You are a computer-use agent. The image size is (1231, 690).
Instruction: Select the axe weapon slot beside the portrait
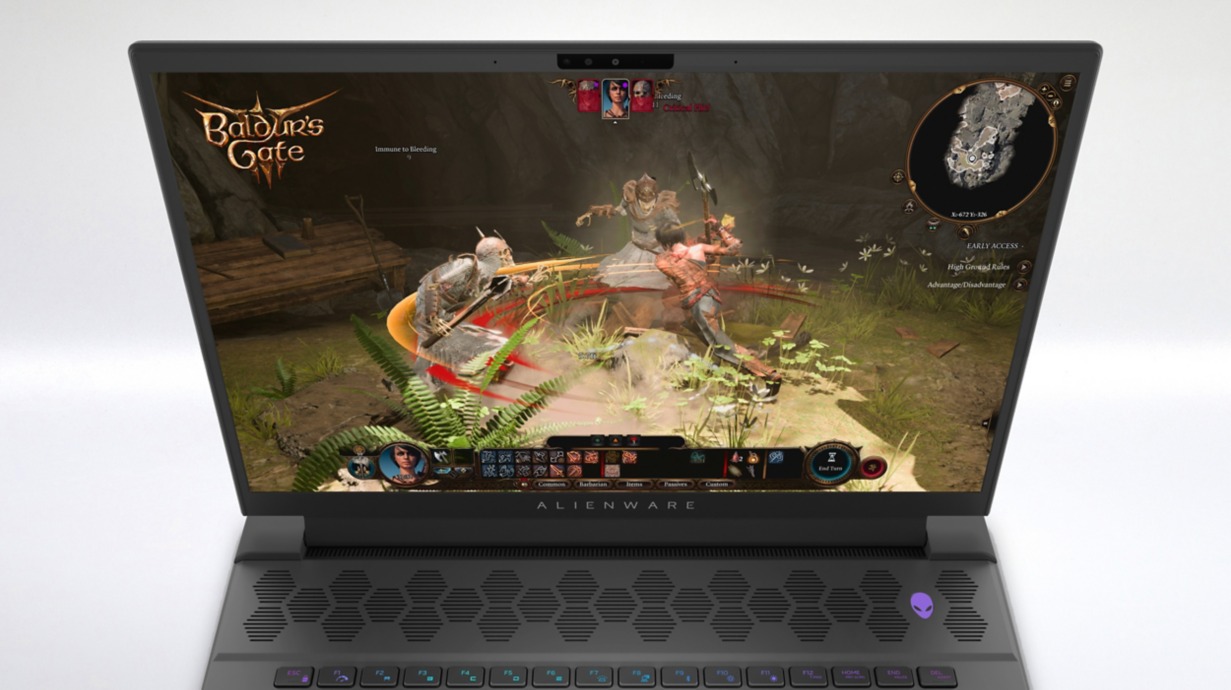pyautogui.click(x=440, y=457)
